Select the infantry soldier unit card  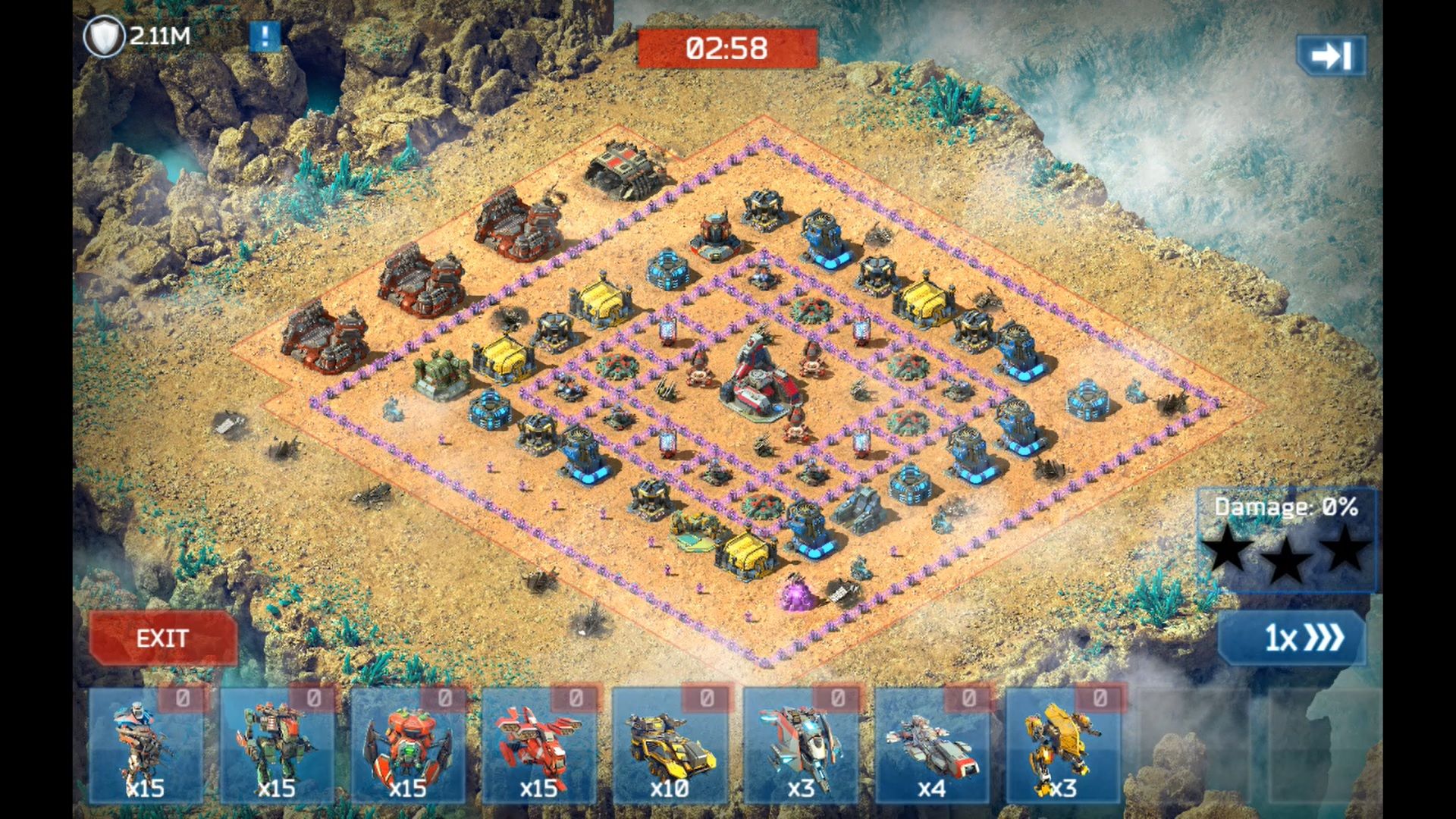pyautogui.click(x=146, y=745)
